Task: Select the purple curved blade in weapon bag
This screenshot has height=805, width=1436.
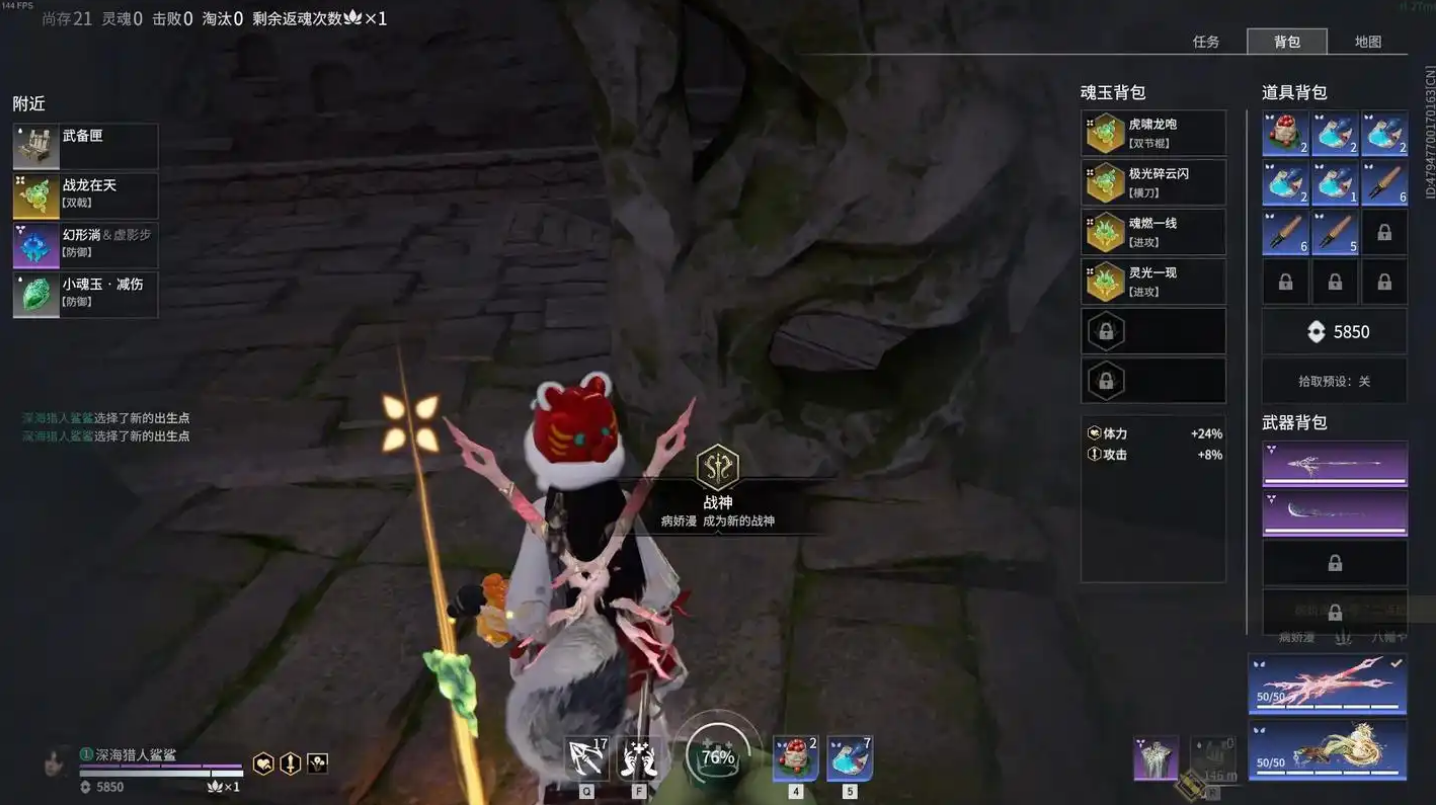Action: pyautogui.click(x=1334, y=512)
